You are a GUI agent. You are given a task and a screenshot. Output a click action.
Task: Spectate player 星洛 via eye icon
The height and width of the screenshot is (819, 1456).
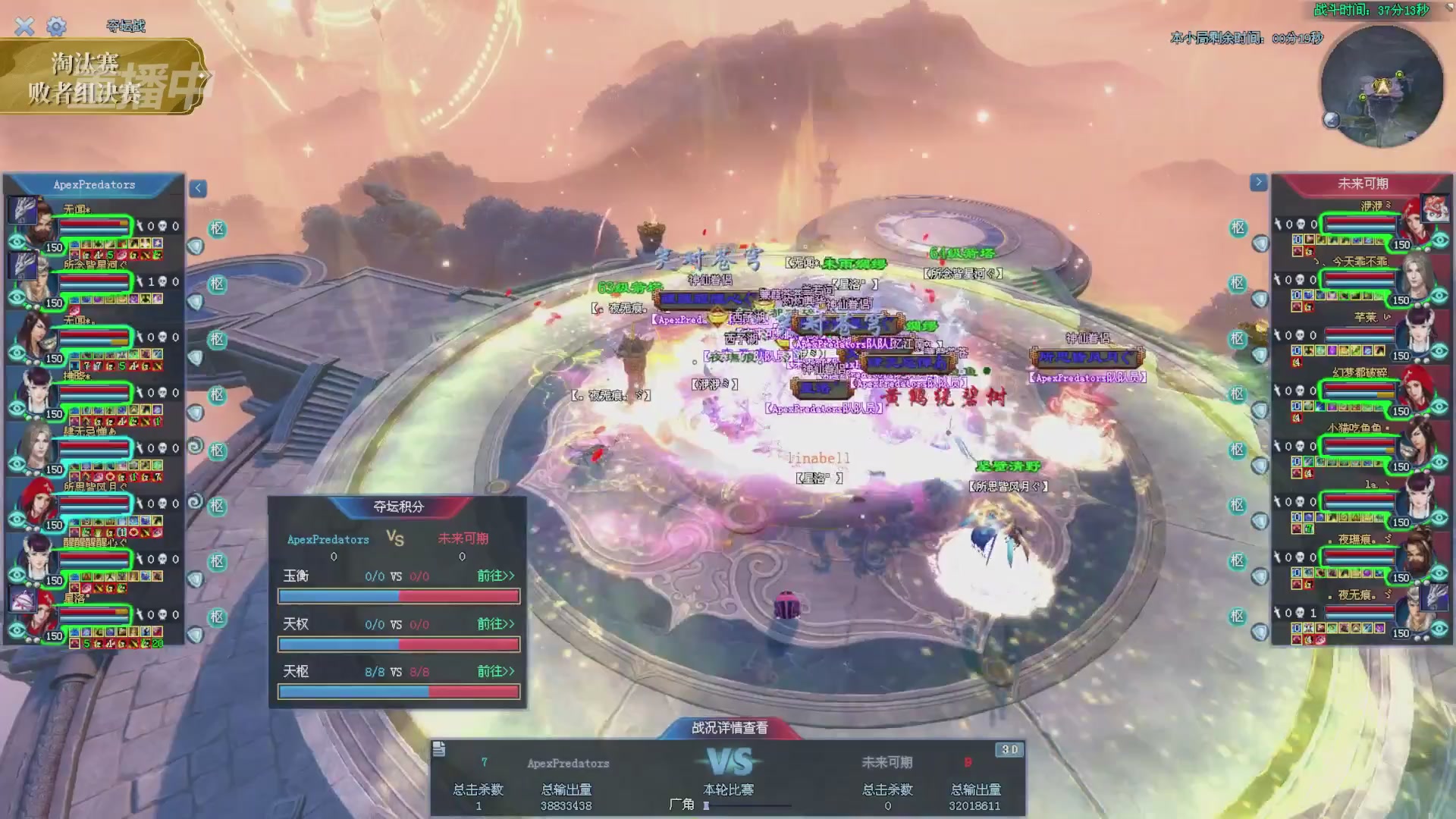click(x=17, y=631)
